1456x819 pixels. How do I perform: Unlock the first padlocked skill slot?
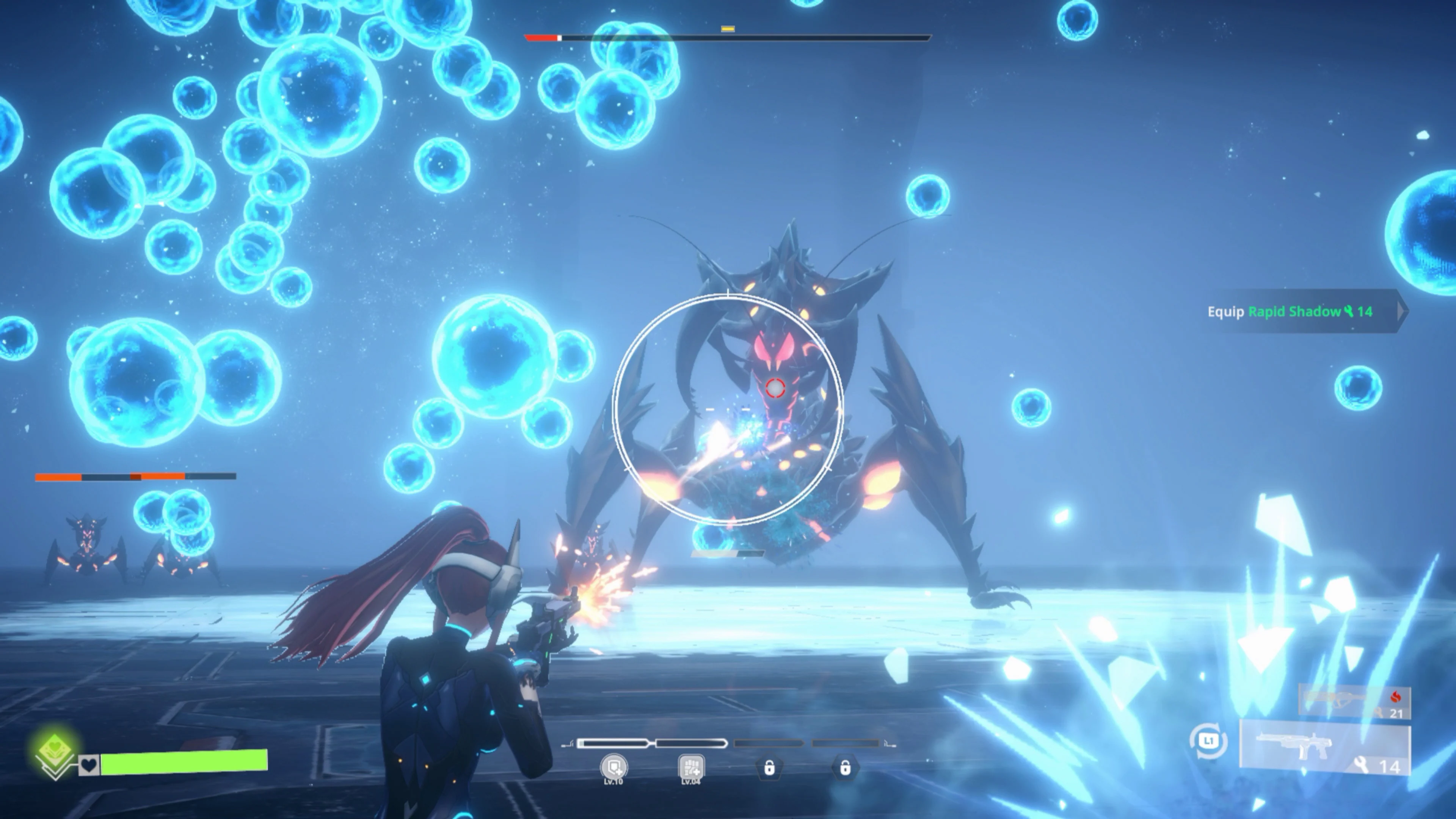(770, 767)
